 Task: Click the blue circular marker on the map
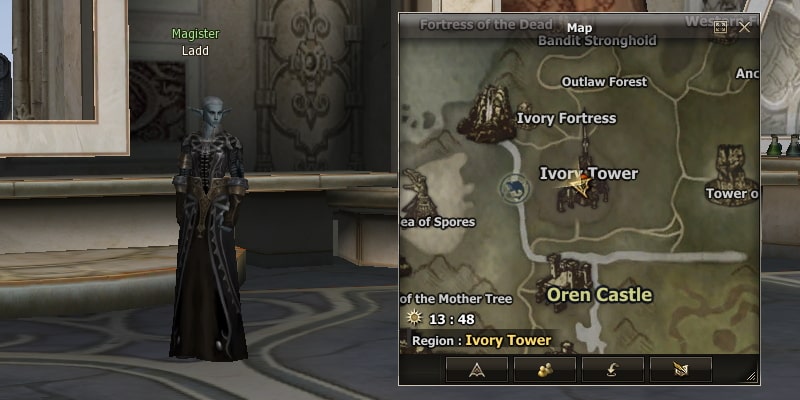point(514,186)
